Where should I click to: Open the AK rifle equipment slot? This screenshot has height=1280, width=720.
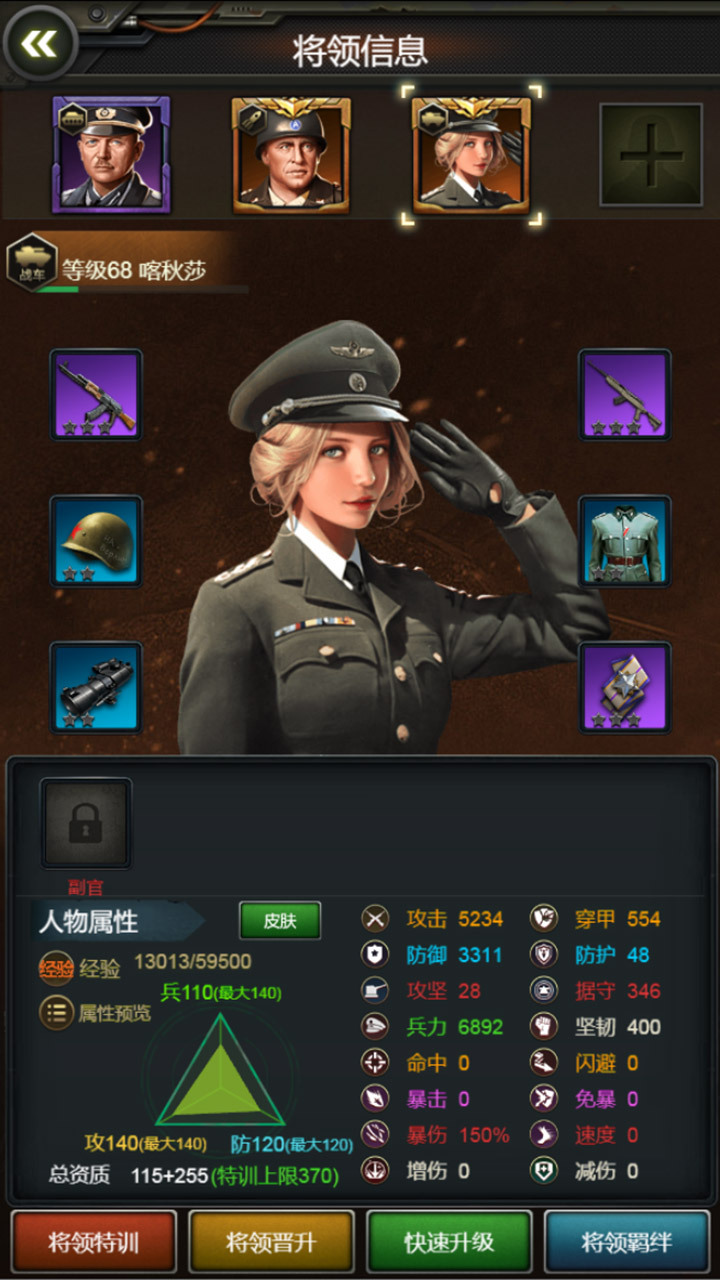click(x=96, y=394)
